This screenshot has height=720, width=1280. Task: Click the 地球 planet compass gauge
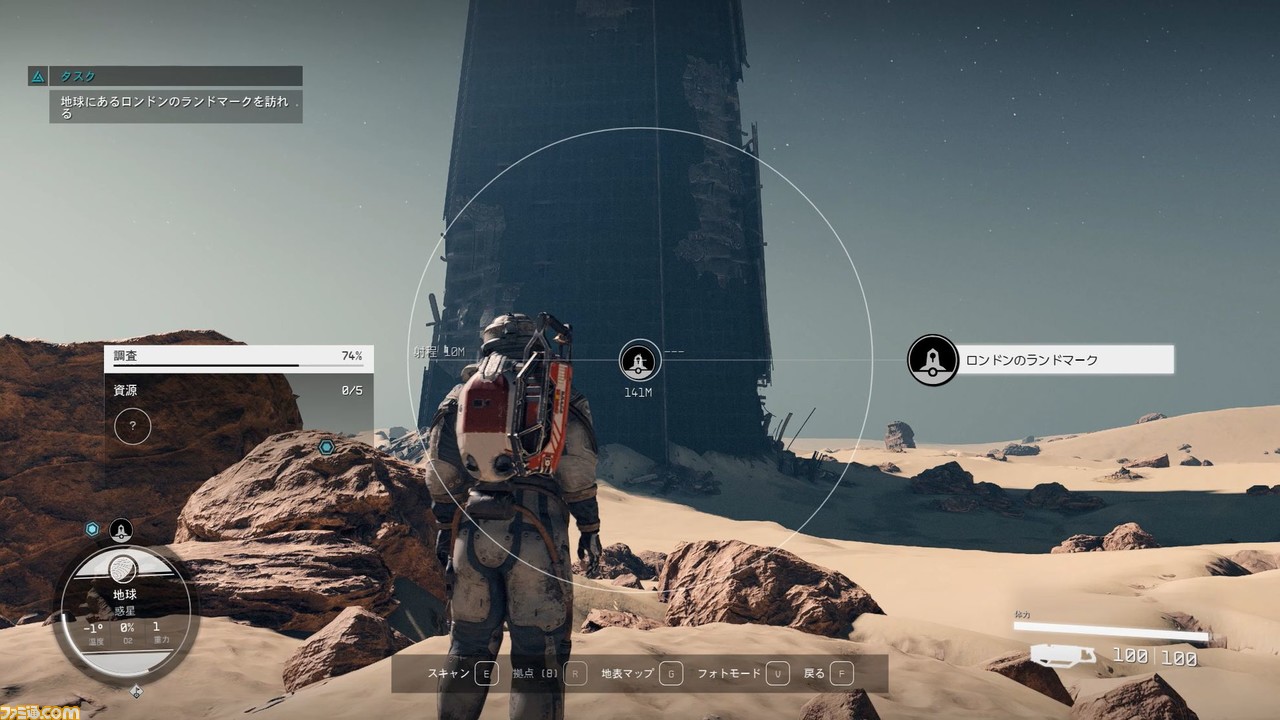(x=124, y=607)
